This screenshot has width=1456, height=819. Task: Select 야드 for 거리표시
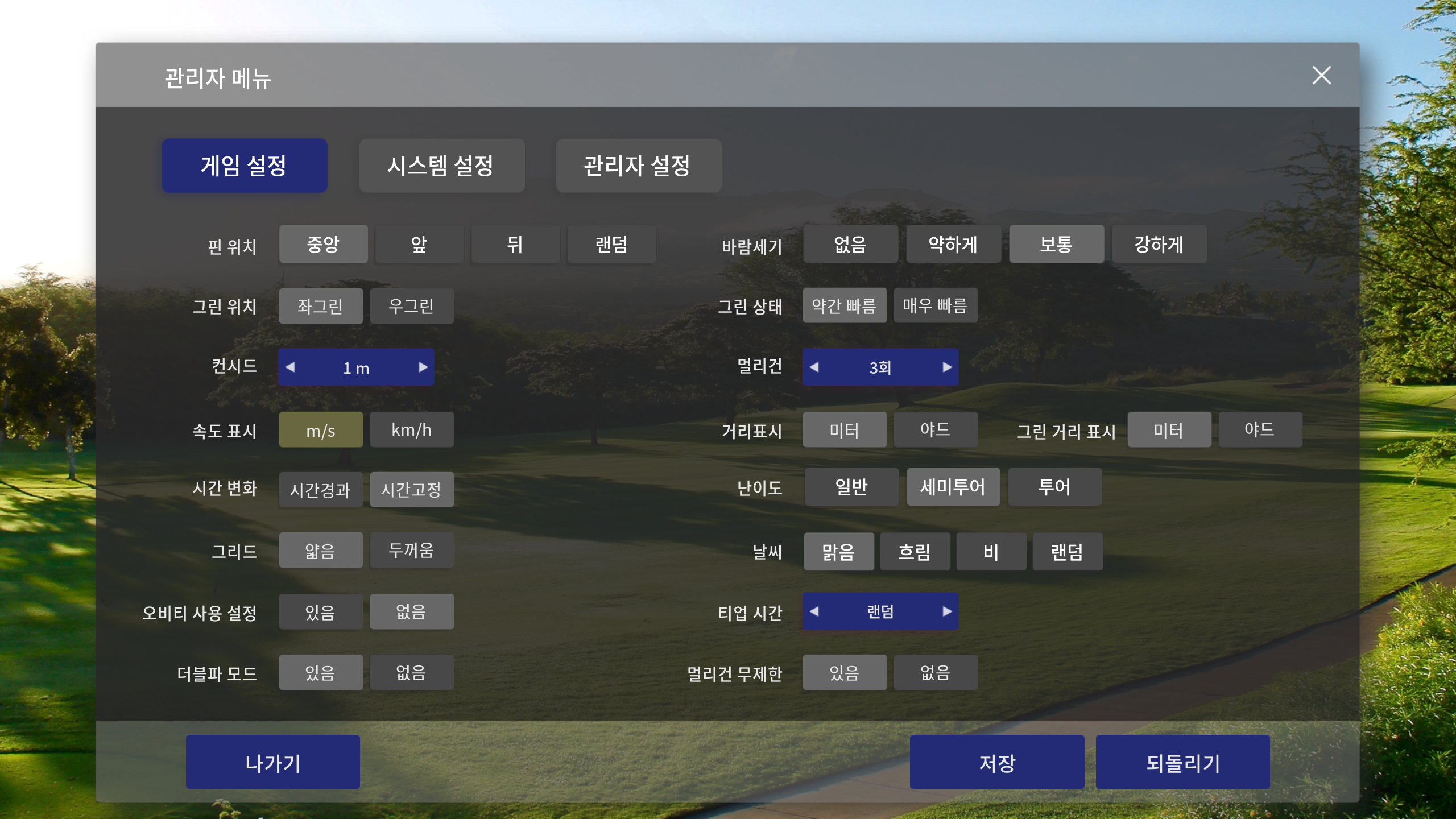[936, 429]
